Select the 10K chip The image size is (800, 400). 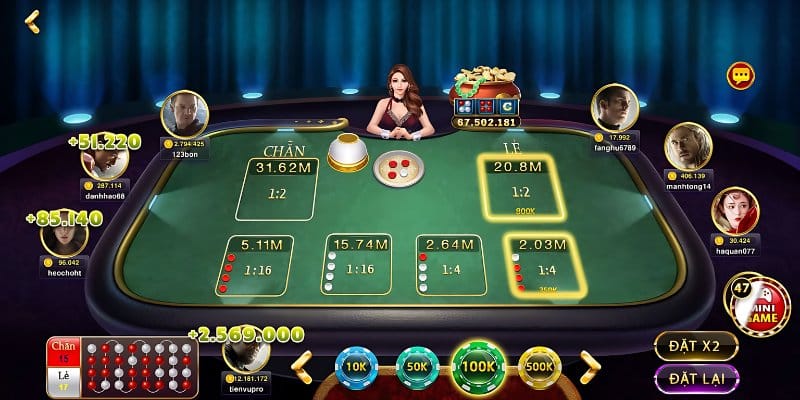click(x=355, y=366)
